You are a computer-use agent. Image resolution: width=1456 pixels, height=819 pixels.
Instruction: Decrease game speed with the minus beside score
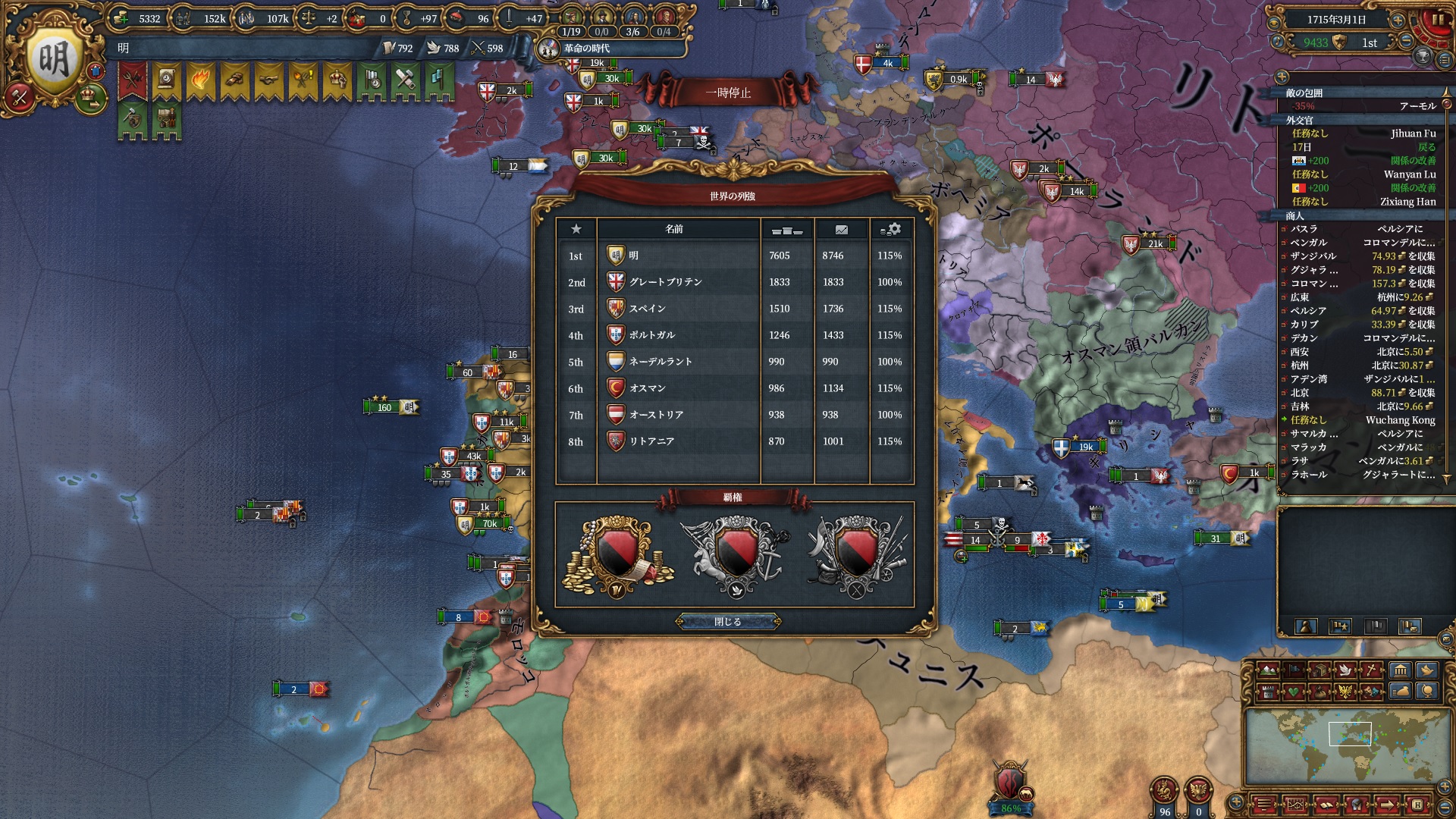coord(1407,42)
